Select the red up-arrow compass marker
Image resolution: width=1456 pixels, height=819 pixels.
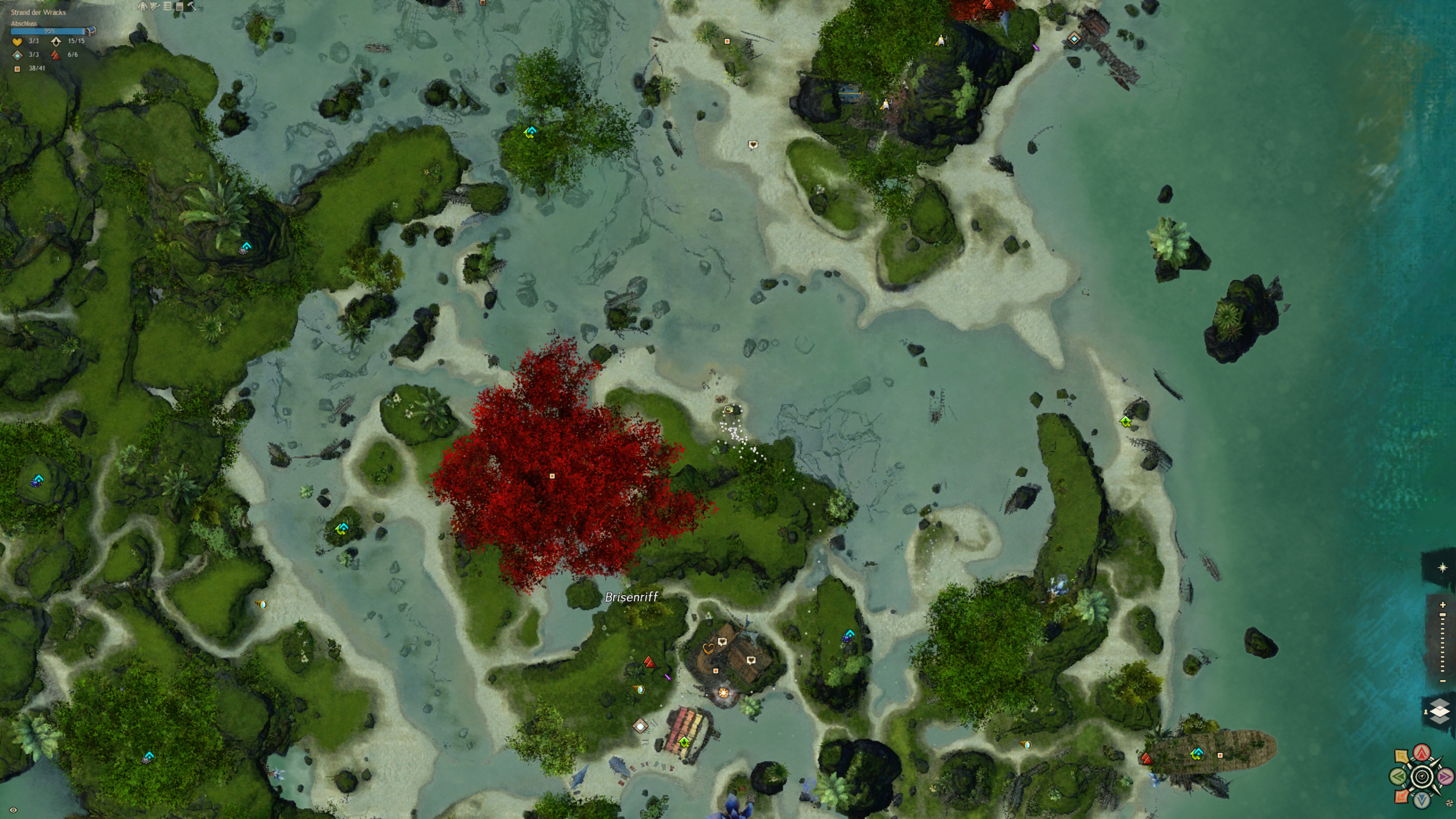1422,753
